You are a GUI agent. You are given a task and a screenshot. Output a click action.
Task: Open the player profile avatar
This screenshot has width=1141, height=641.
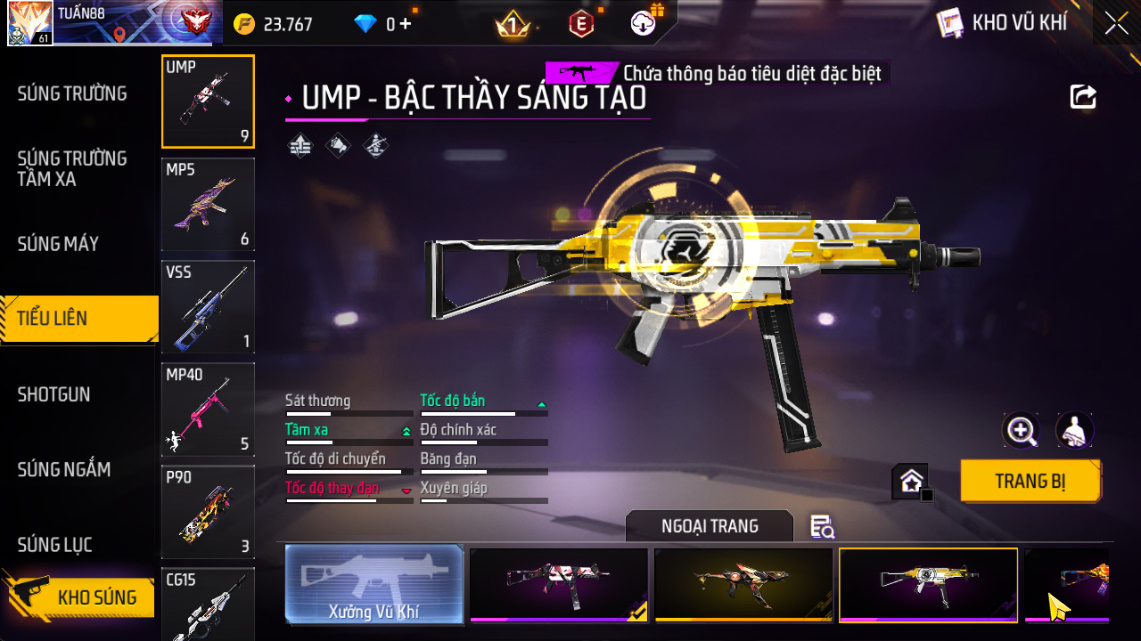(30, 23)
